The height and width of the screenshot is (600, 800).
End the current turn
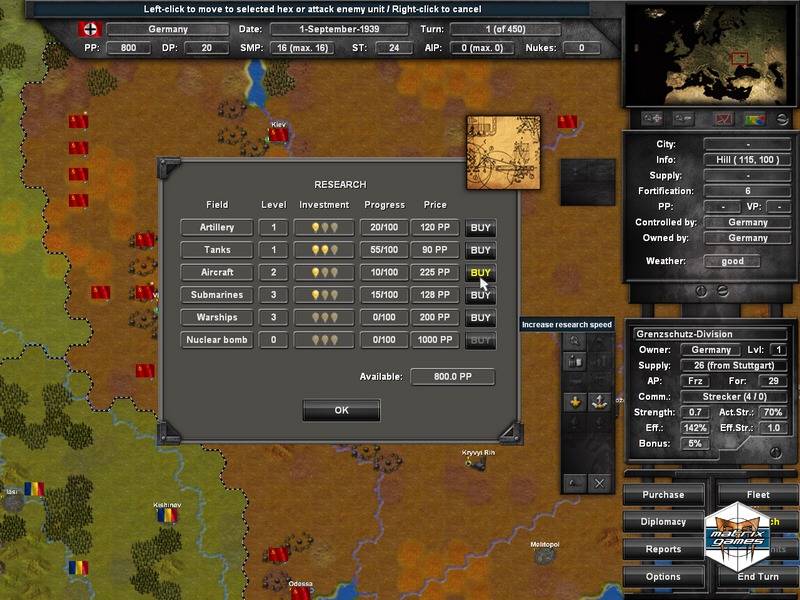pyautogui.click(x=758, y=577)
